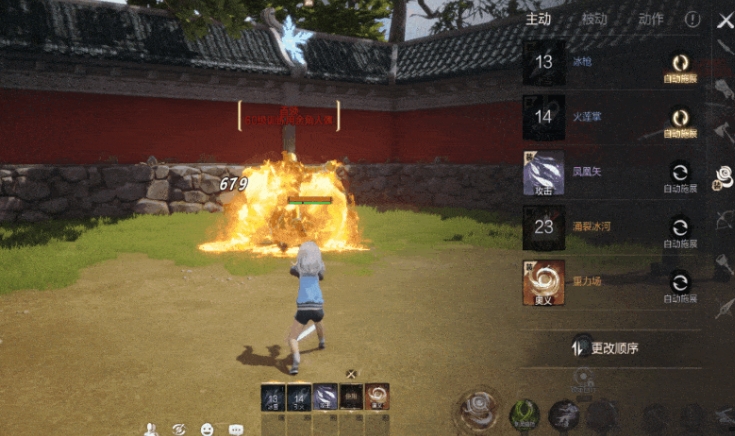Choose the 重力场 skill icon
The height and width of the screenshot is (436, 735).
(544, 282)
